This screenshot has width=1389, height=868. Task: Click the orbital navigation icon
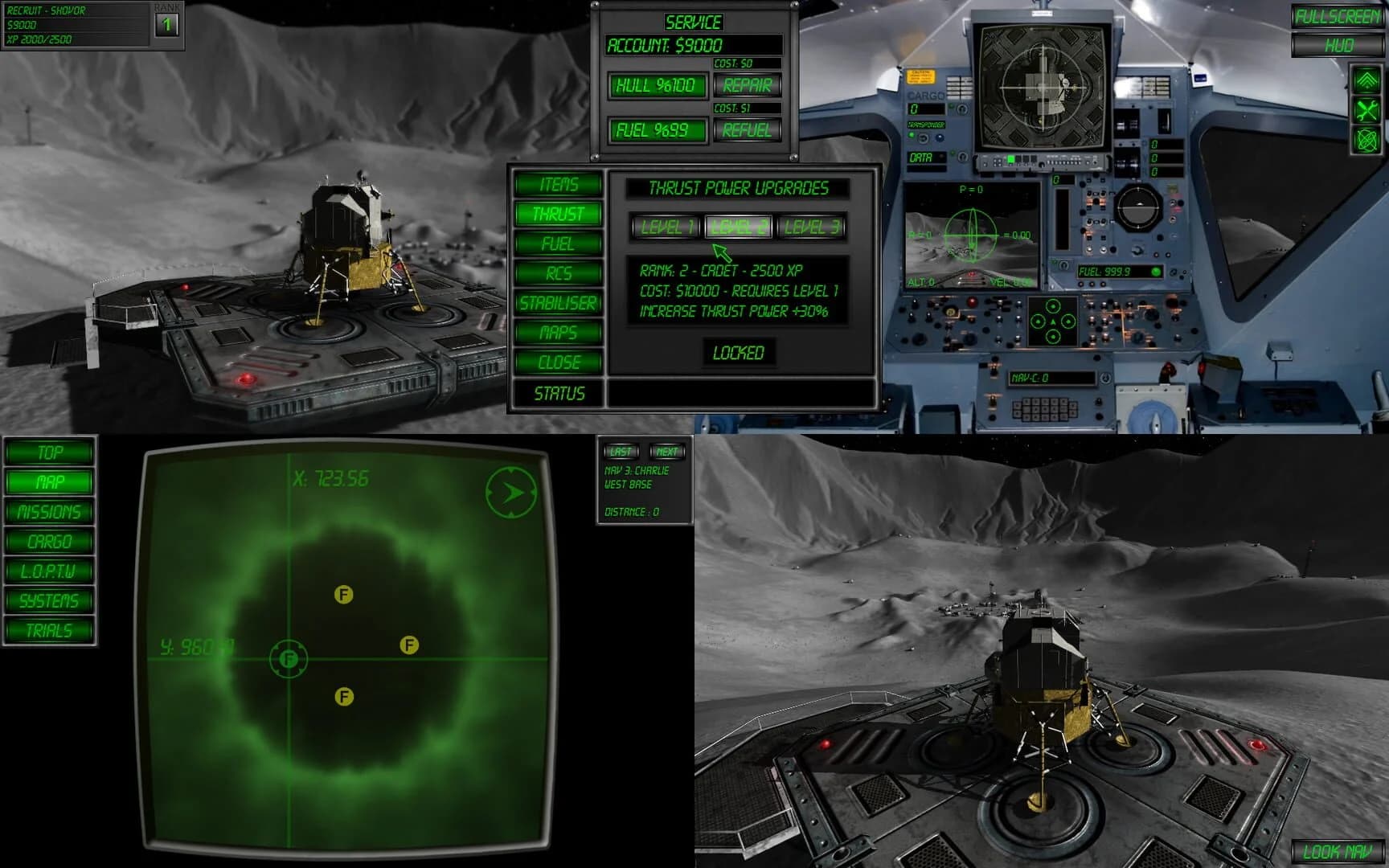[1366, 141]
